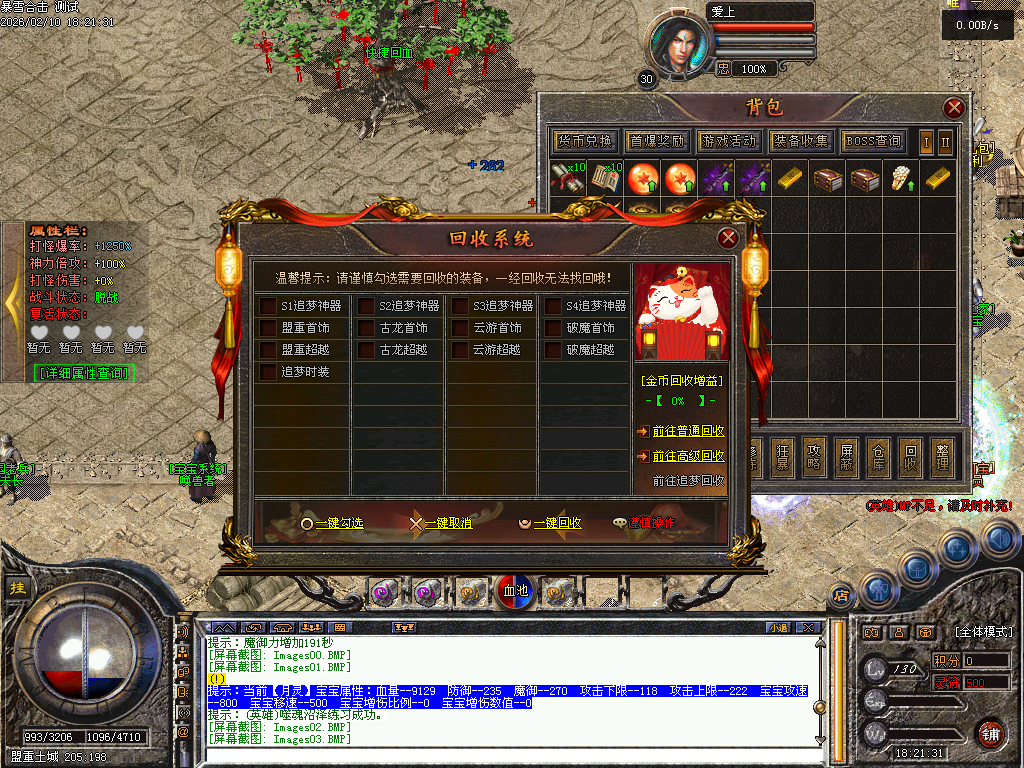
Task: Check the 追梦时装 recycle option
Action: pos(268,372)
